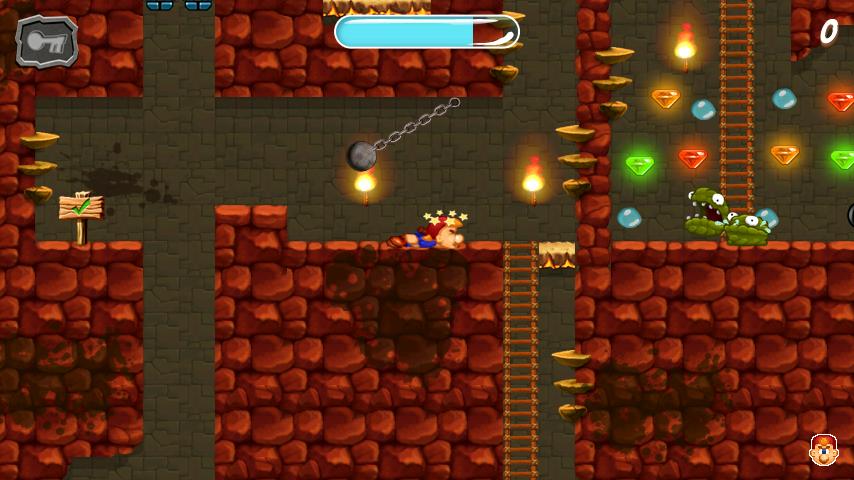Viewport: 854px width, 480px height.
Task: Click the stone key slot icon
Action: [x=47, y=41]
